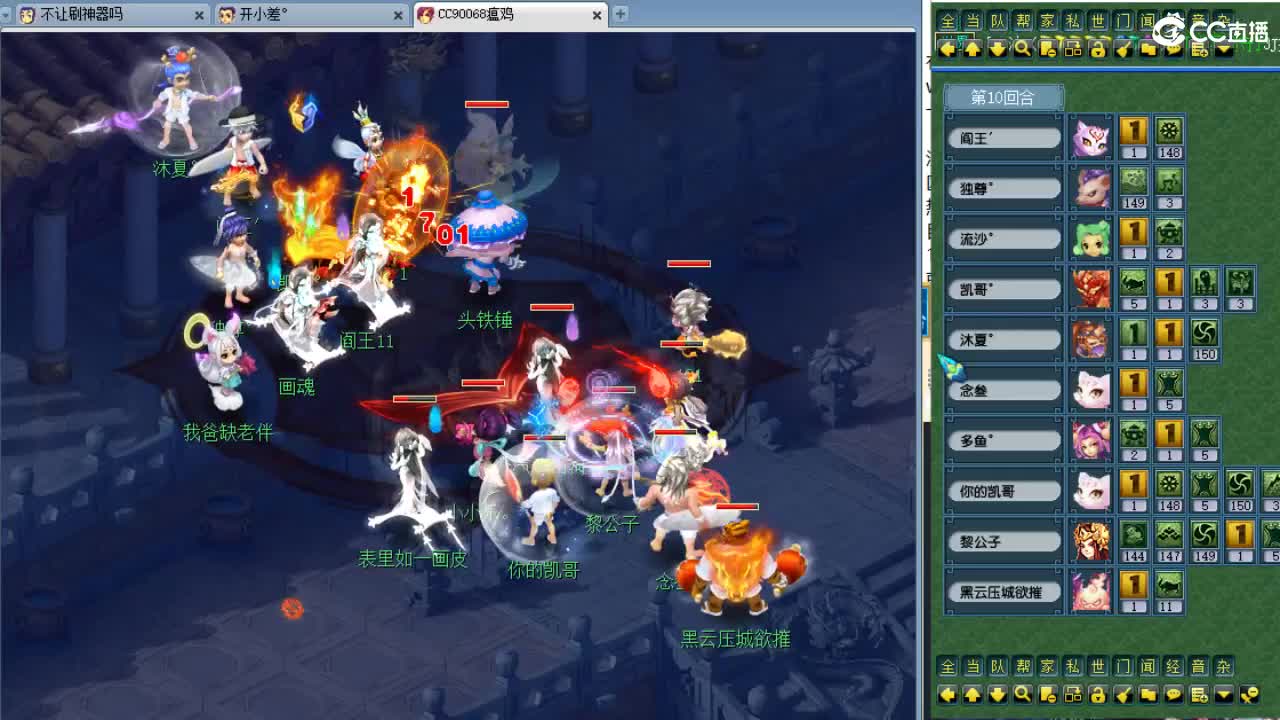Click the pet portrait next to 凯哥°
Image resolution: width=1280 pixels, height=720 pixels.
click(1091, 288)
